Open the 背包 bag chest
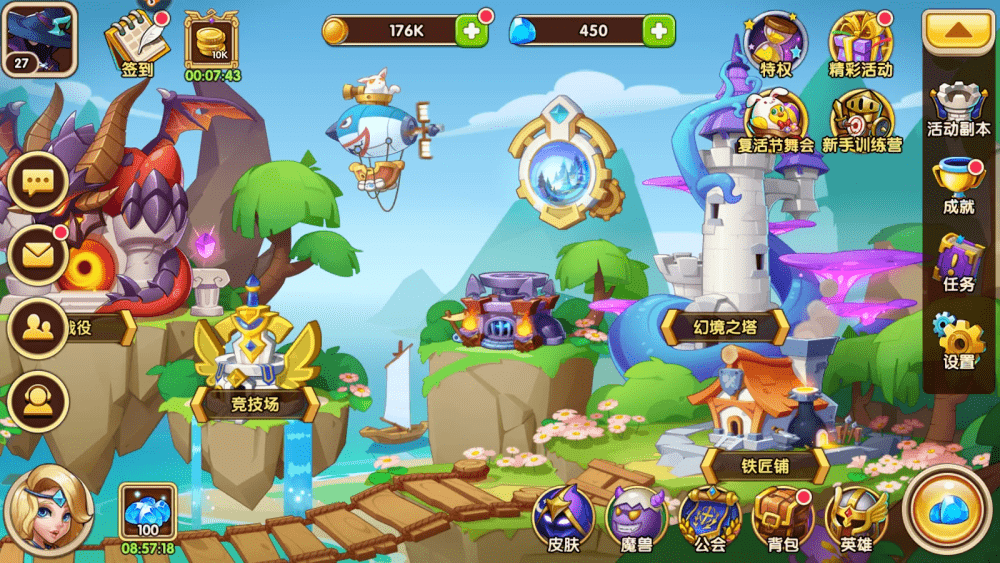1000x563 pixels. [x=782, y=517]
